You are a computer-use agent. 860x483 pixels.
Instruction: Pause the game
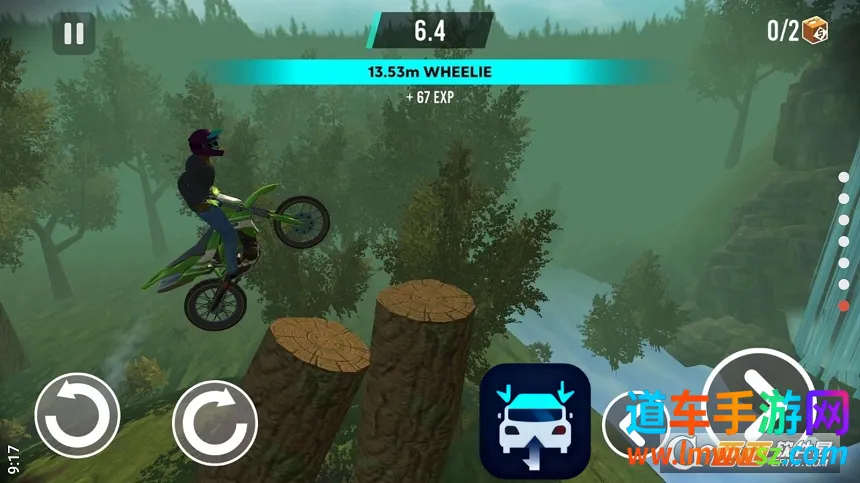coord(74,33)
